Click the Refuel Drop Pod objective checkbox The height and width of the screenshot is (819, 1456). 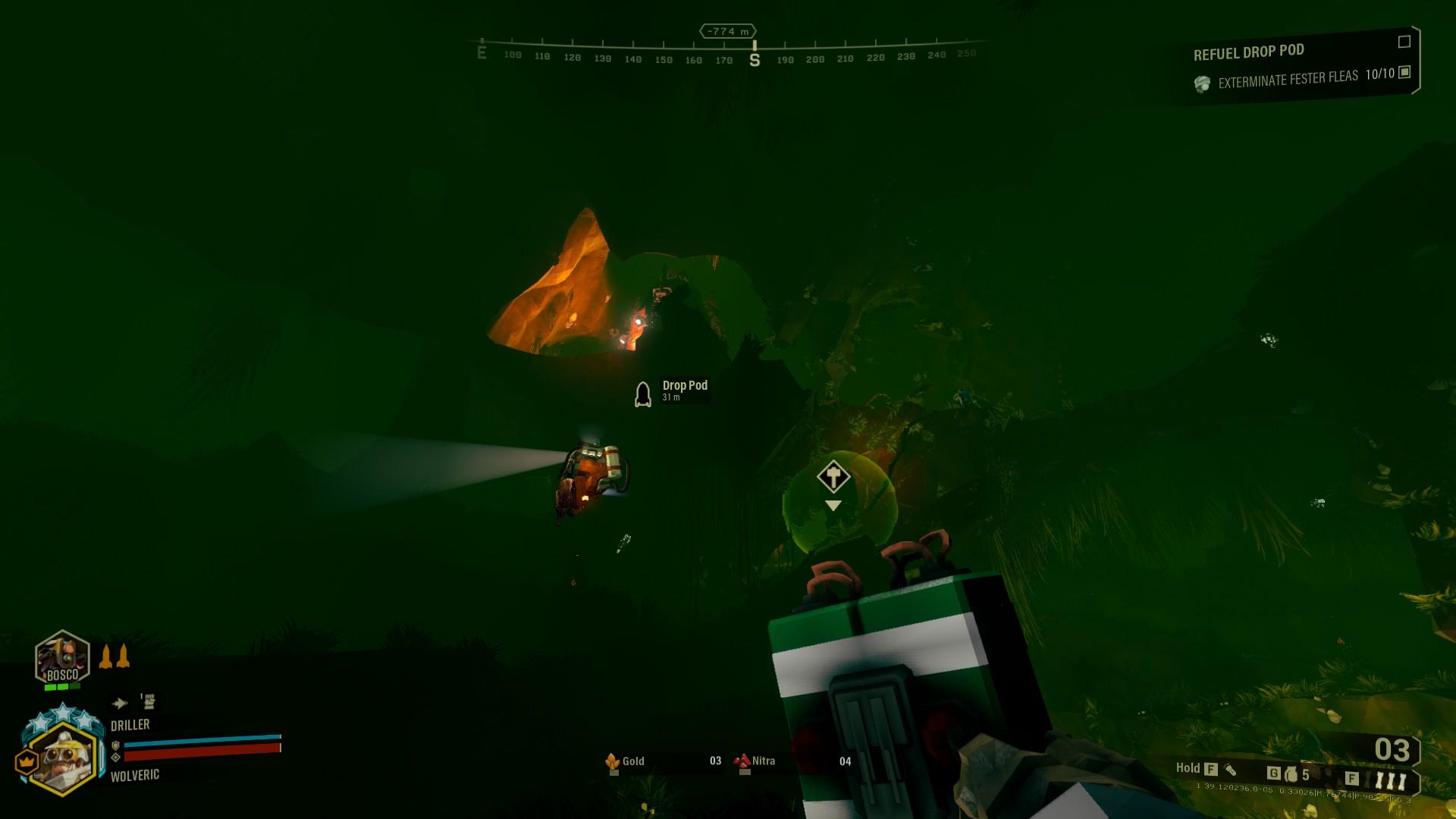1404,42
